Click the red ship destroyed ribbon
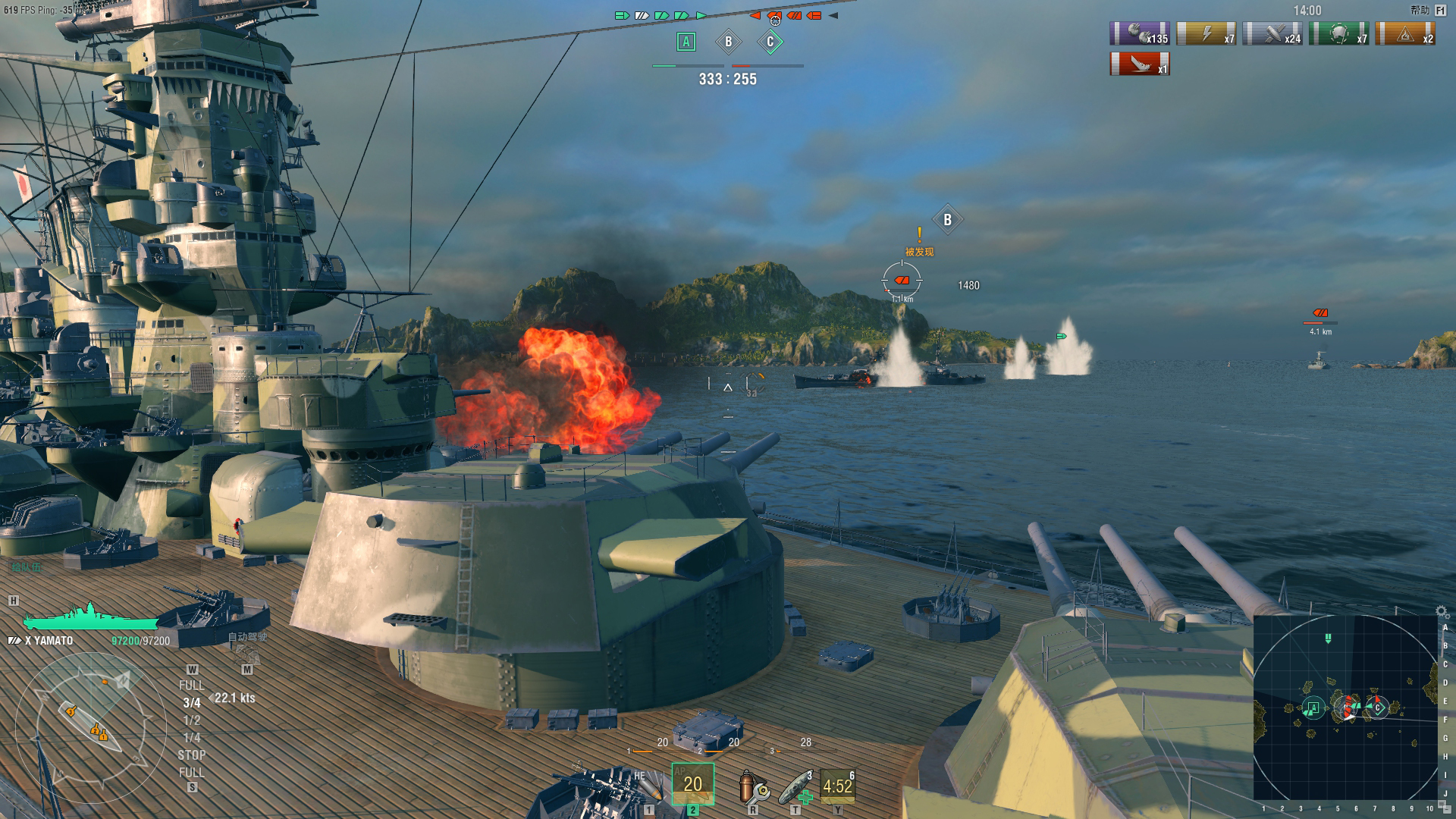 (x=1139, y=64)
